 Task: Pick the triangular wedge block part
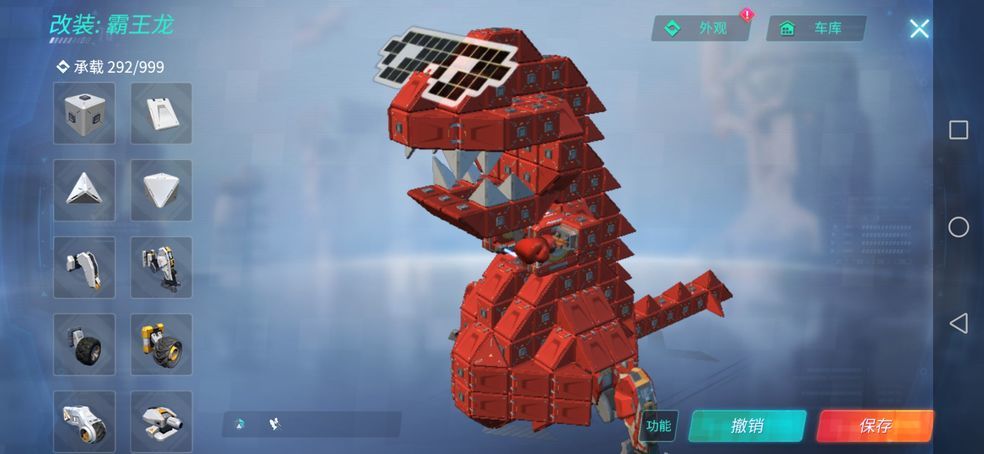[84, 190]
